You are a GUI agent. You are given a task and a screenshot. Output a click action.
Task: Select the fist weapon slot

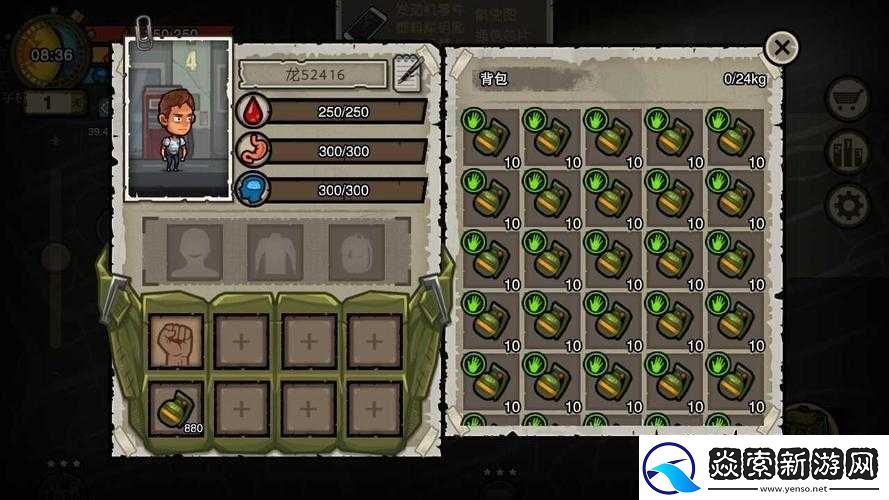click(176, 342)
